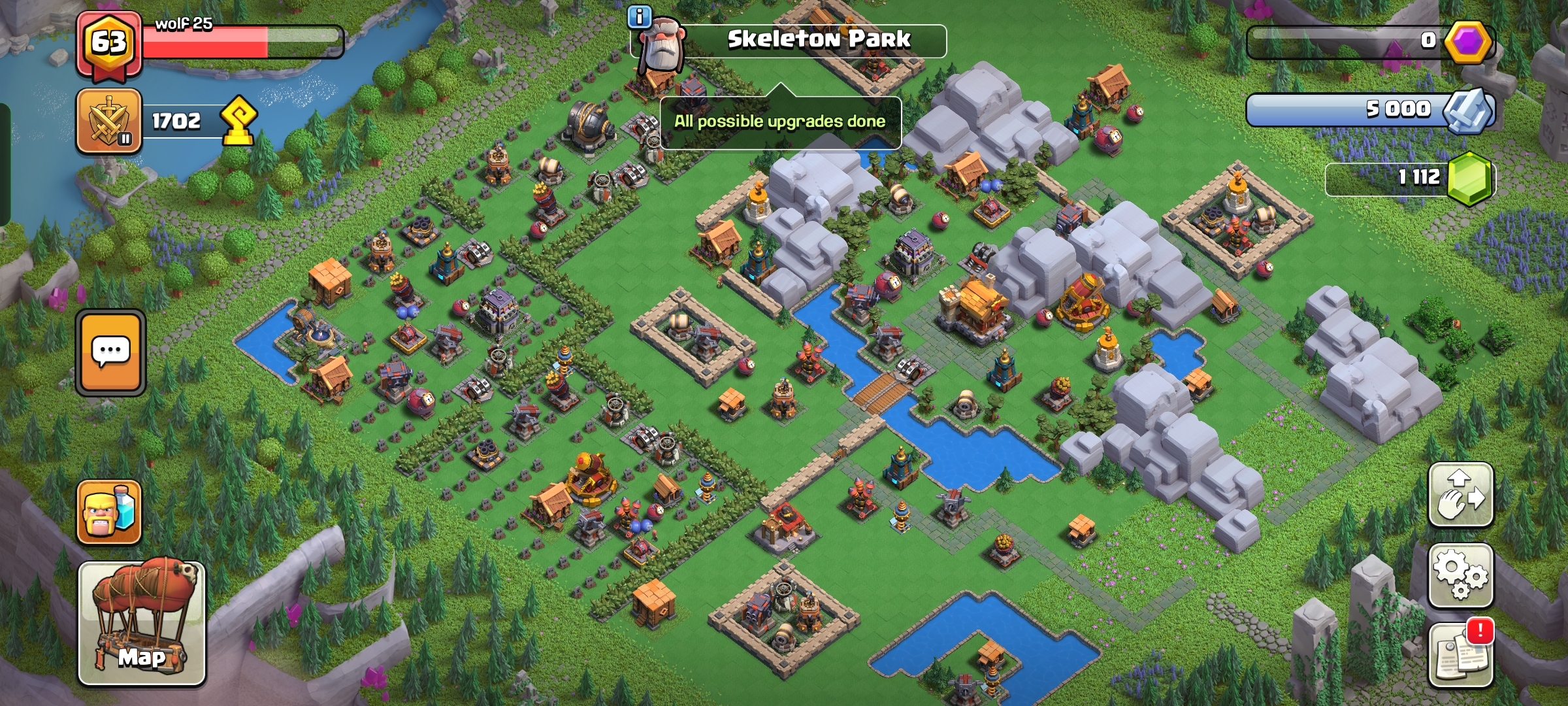
Task: Tap the gold trophy icon beside 1702
Action: (x=238, y=121)
